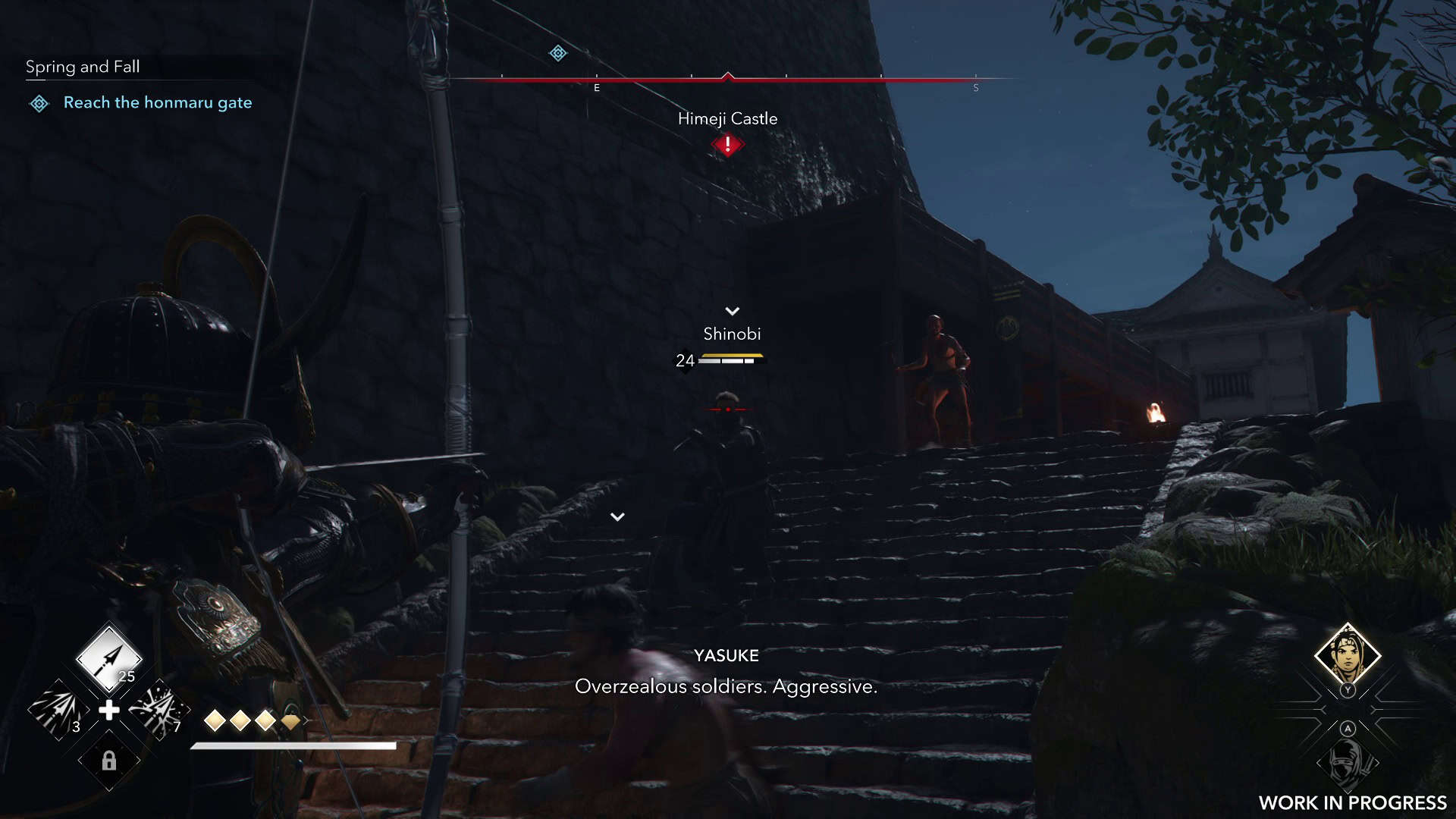Choose the multi-arrow ammo slot with 3 left
Viewport: 1456px width, 819px height.
[x=58, y=711]
